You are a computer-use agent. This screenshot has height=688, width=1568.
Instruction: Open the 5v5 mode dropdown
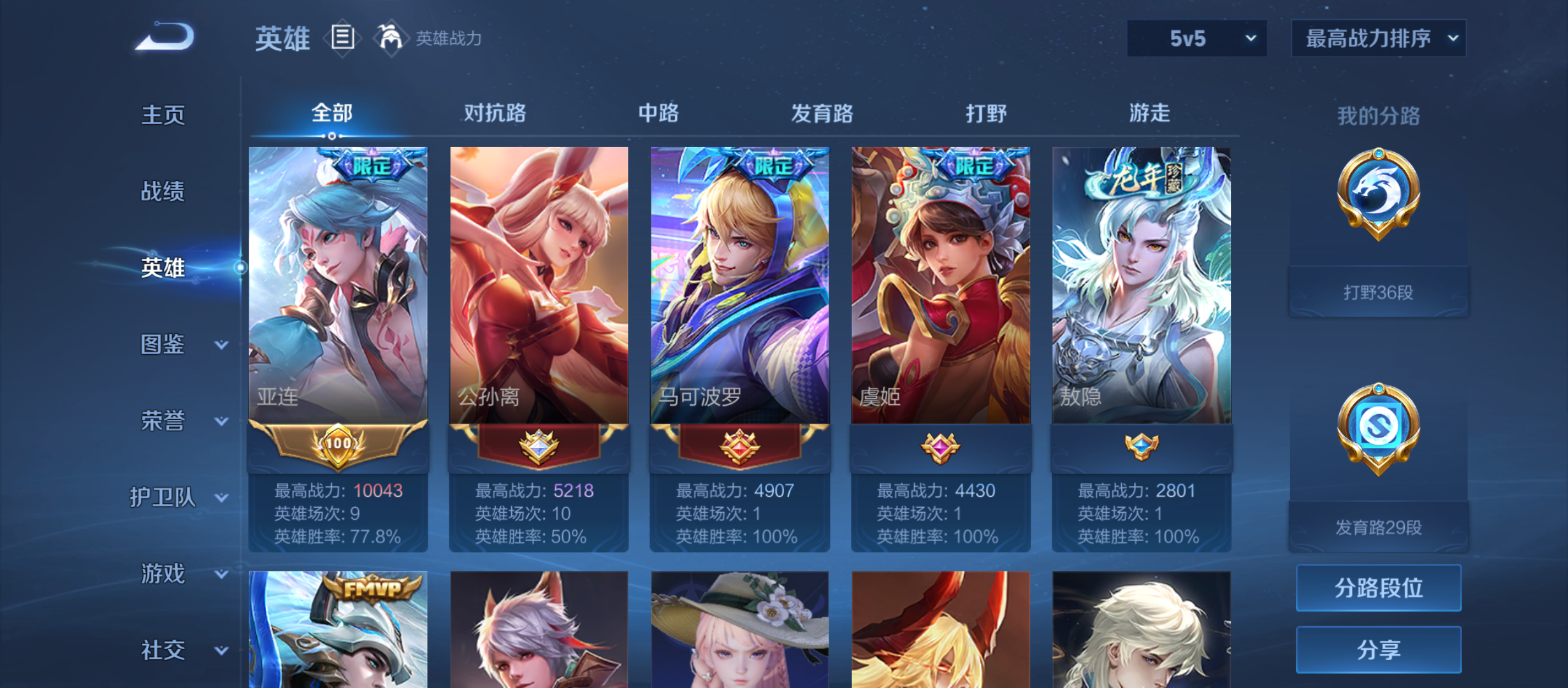[x=1195, y=38]
